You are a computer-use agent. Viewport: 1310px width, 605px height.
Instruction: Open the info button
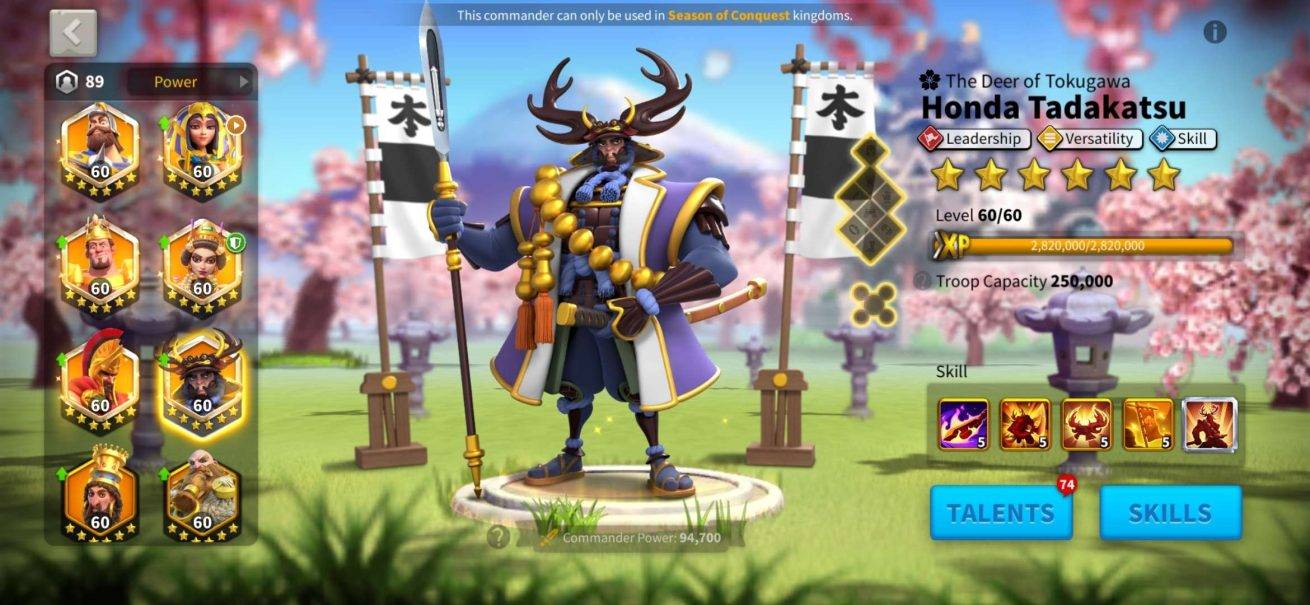(1215, 32)
